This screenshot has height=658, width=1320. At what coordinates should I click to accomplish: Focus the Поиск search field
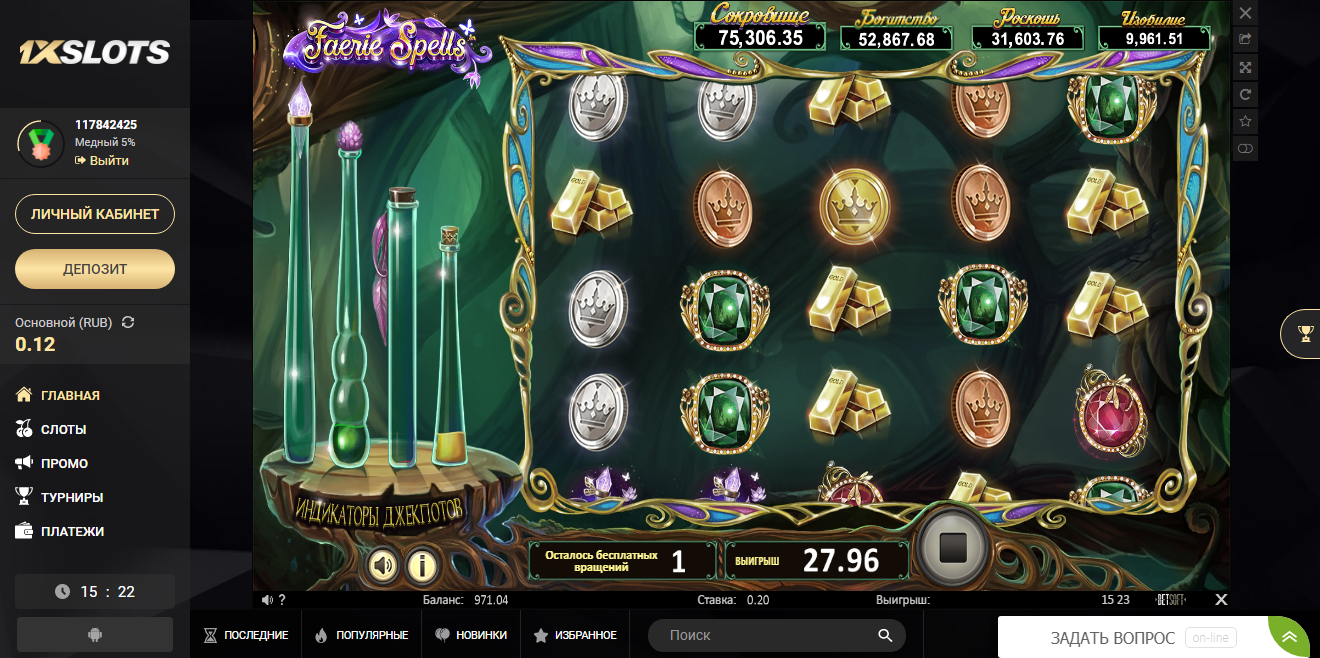tap(765, 635)
